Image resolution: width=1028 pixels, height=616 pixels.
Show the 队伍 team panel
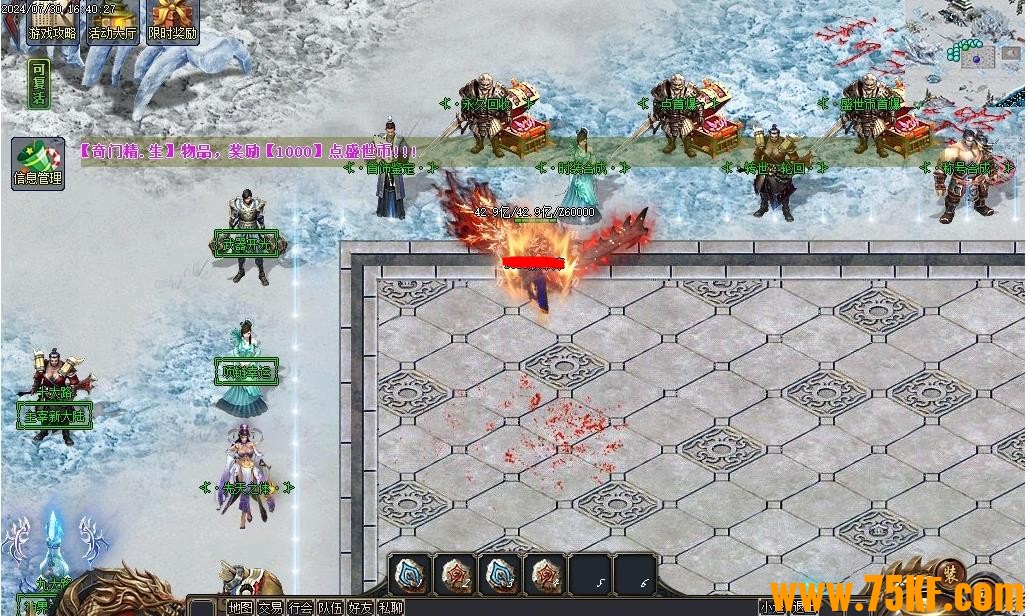(330, 607)
